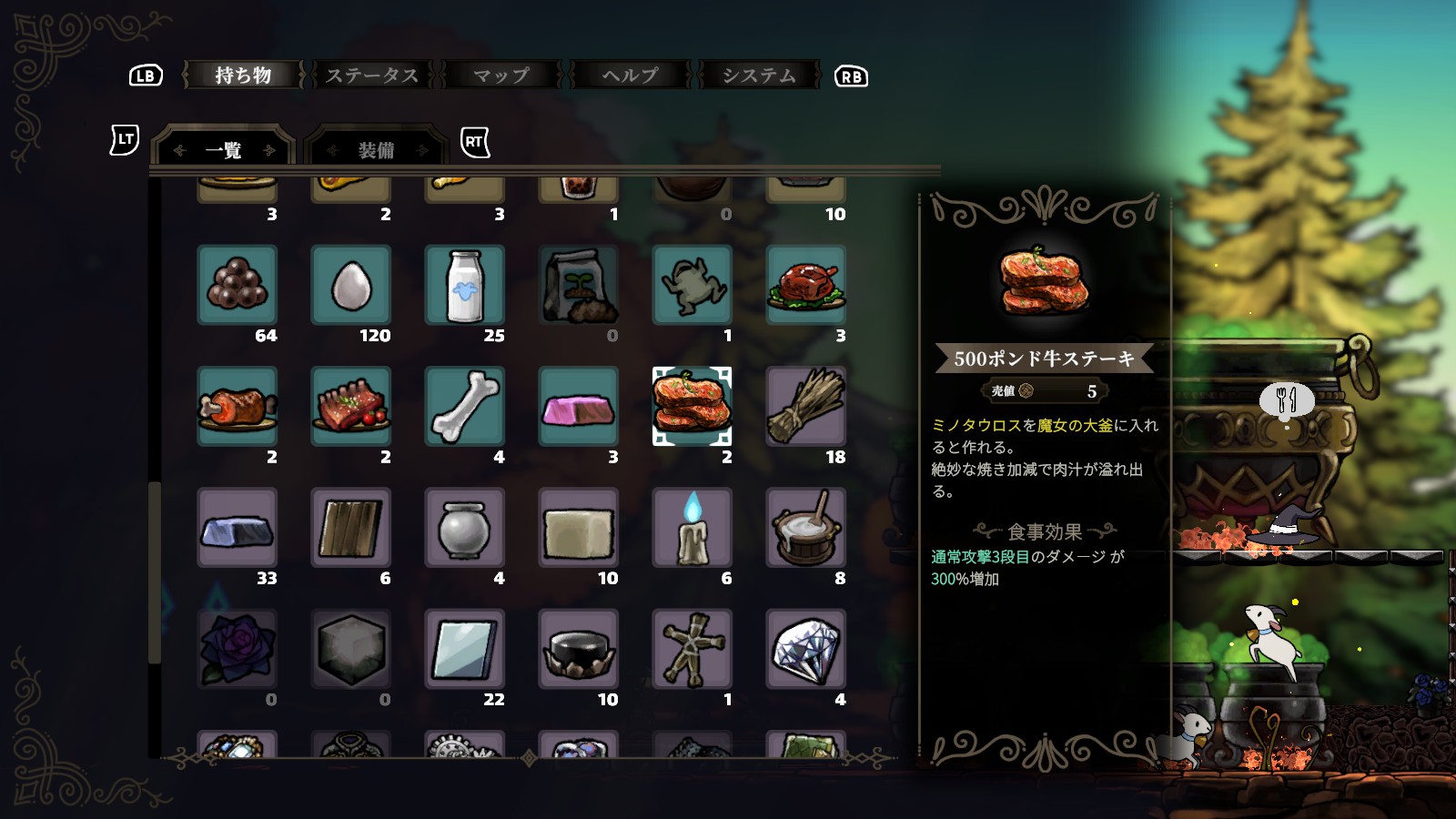
Task: Select the dark berries pile slot
Action: 238,285
